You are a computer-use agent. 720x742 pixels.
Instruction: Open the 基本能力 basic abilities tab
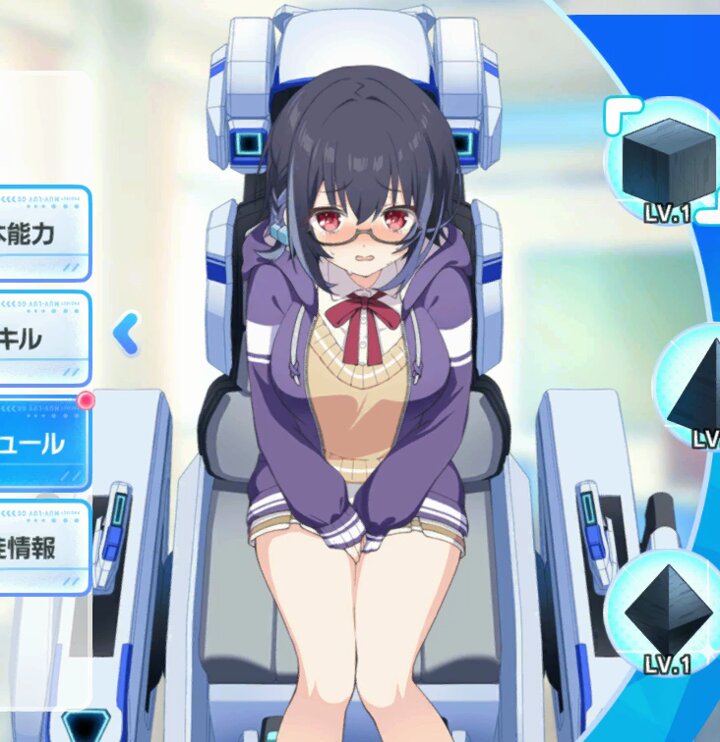(42, 233)
